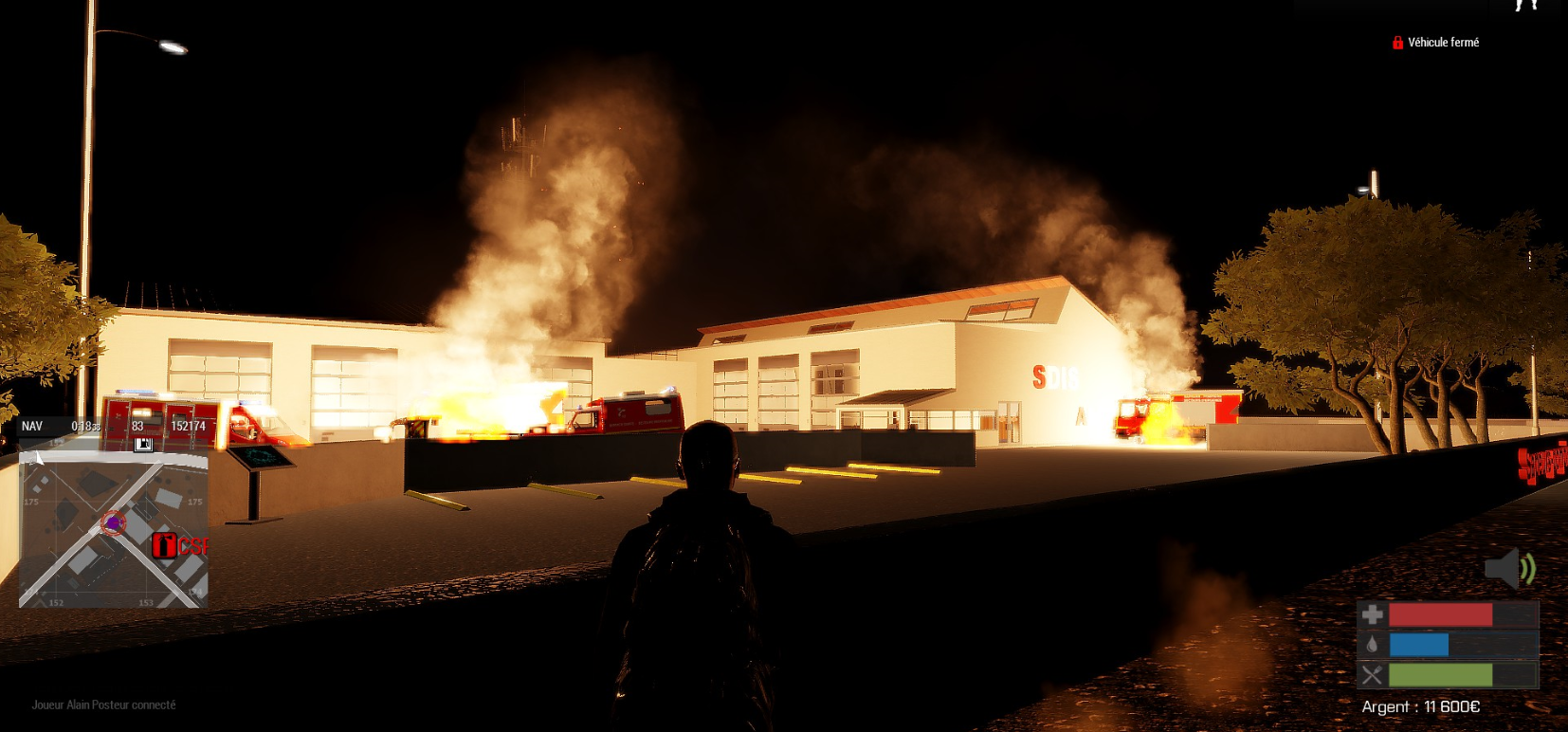
Task: Click the speaker voice volume icon
Action: point(1509,568)
